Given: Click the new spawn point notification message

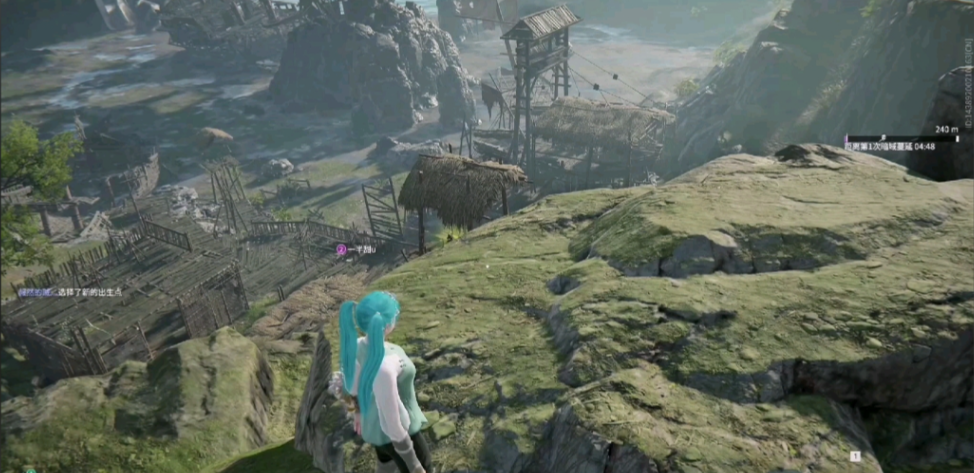Looking at the screenshot, I should coord(69,292).
